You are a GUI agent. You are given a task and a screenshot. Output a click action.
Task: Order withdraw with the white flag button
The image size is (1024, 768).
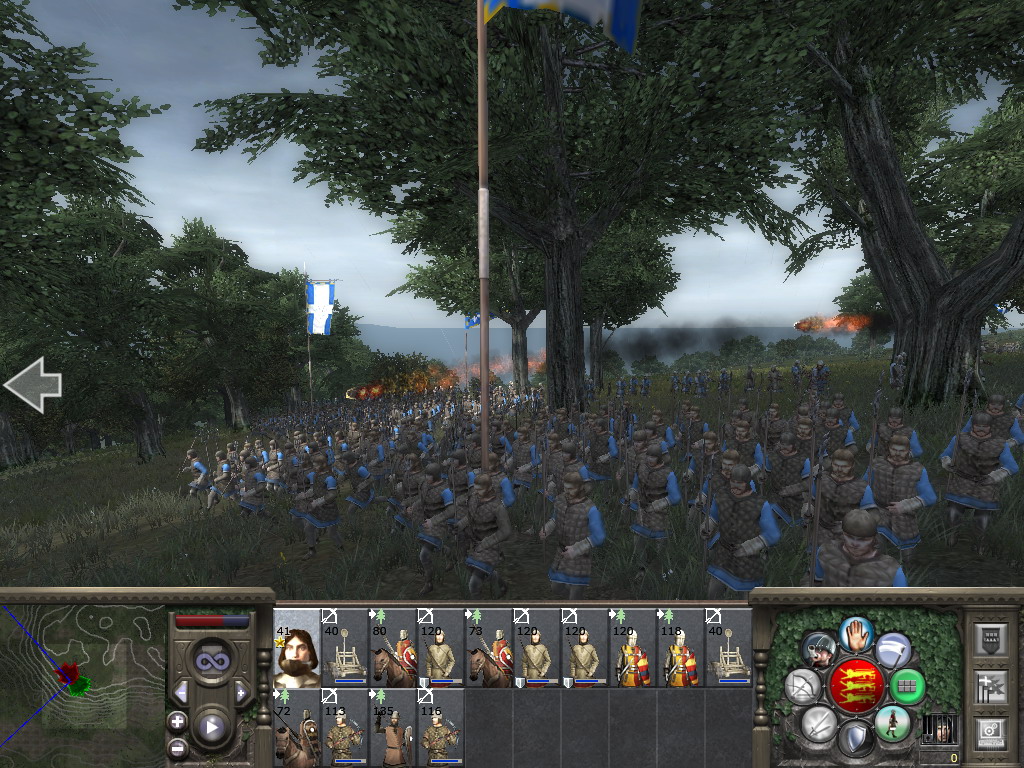click(x=893, y=650)
